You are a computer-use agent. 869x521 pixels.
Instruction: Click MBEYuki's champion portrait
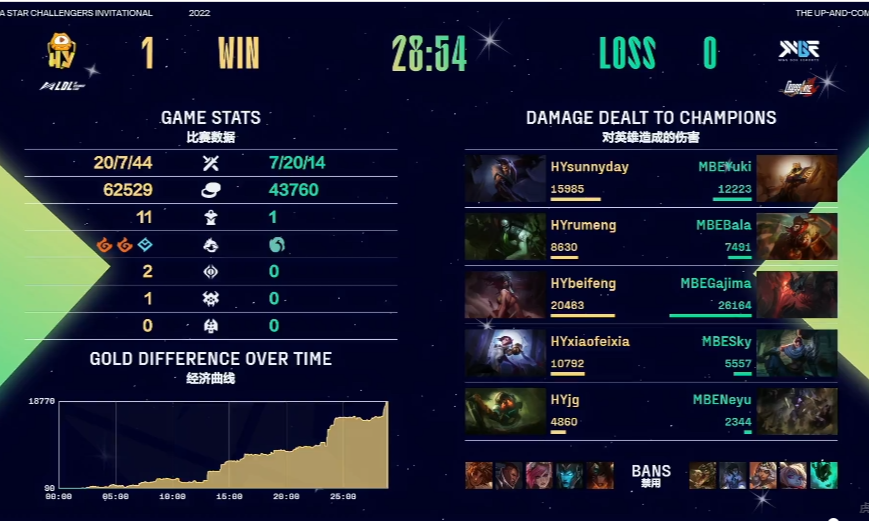pyautogui.click(x=797, y=179)
